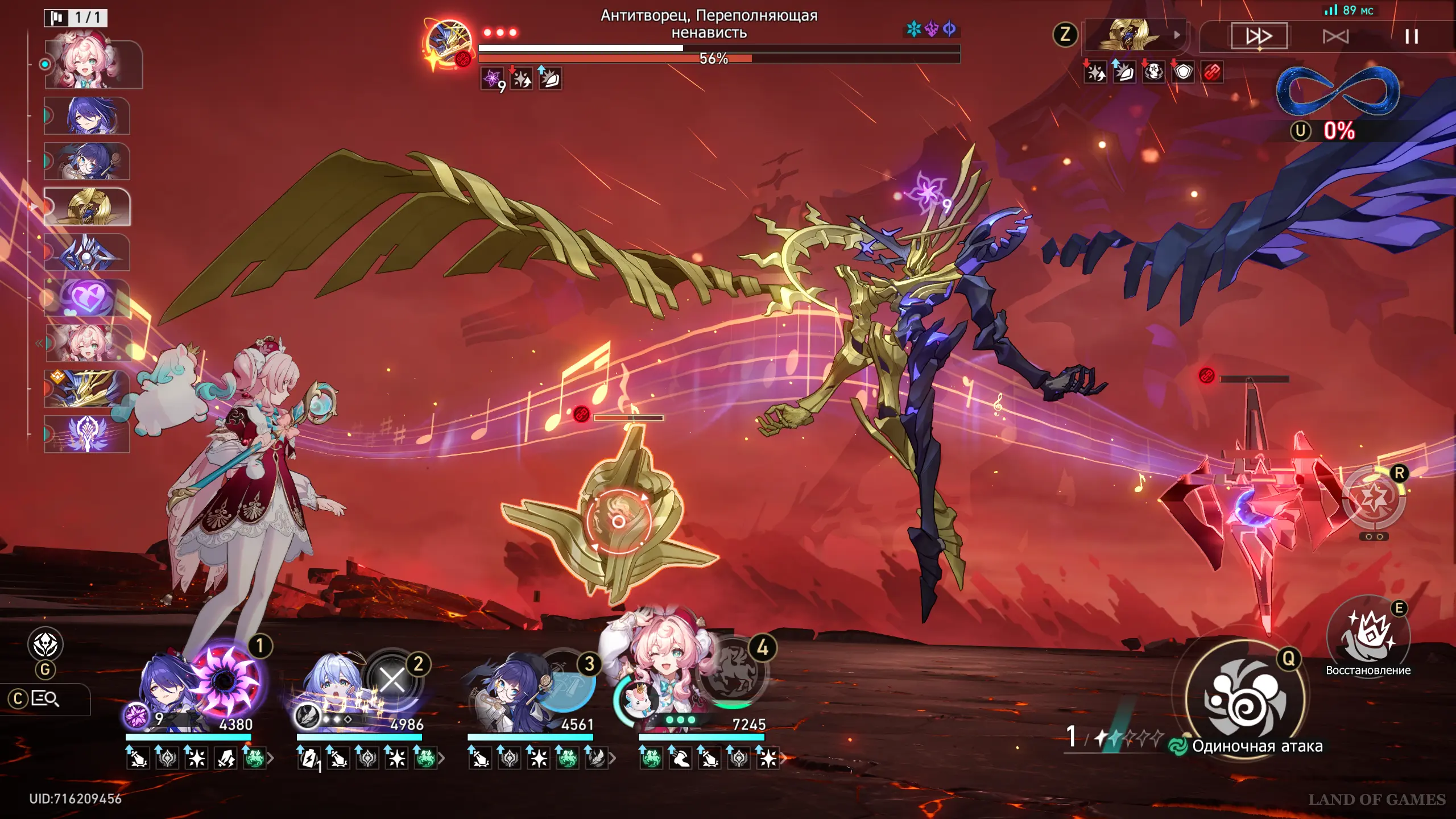This screenshot has width=1456, height=819.
Task: Target the golden enemy in the center
Action: [618, 520]
